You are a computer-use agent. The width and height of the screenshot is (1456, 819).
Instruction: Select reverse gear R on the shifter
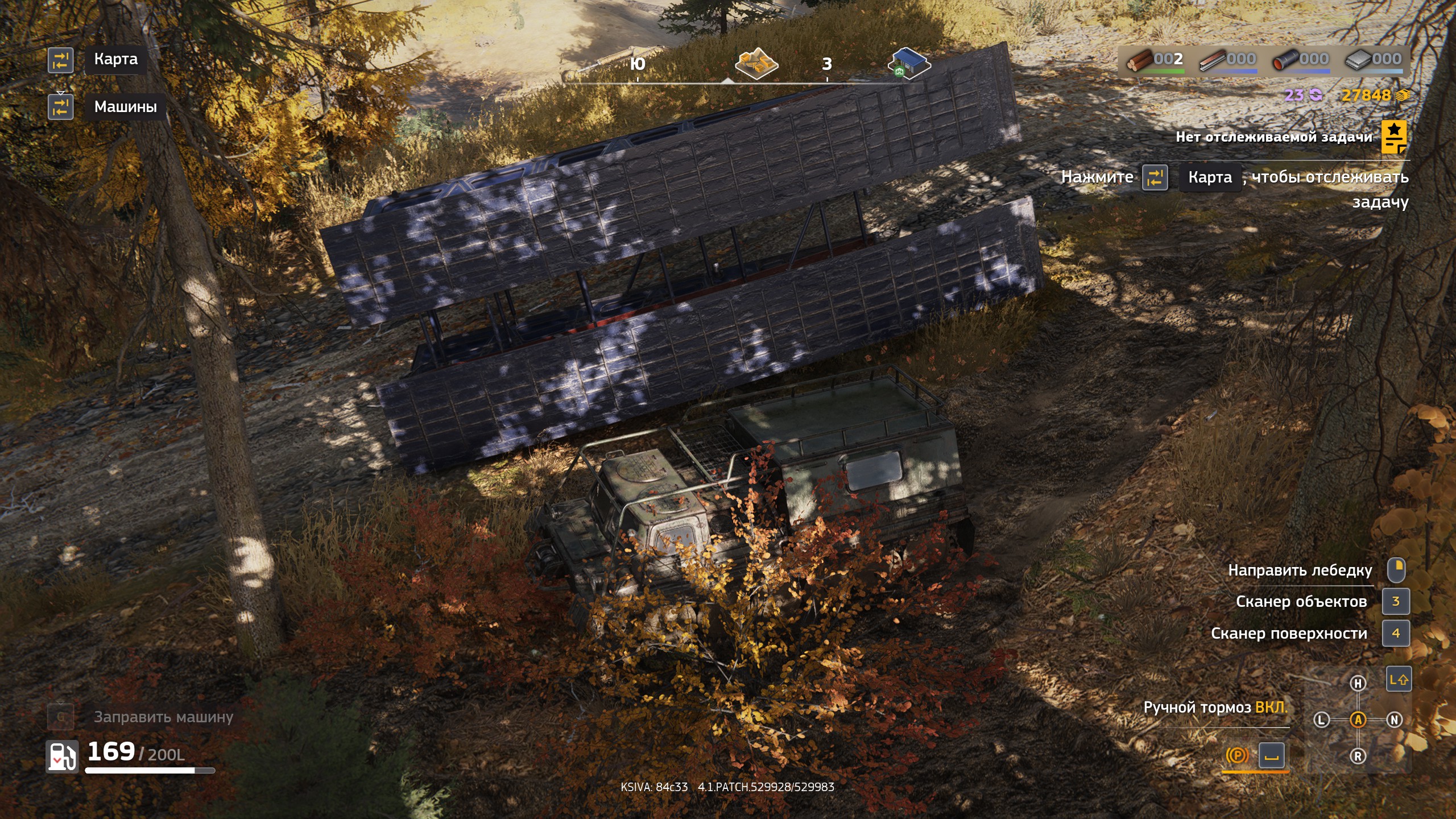[1358, 756]
